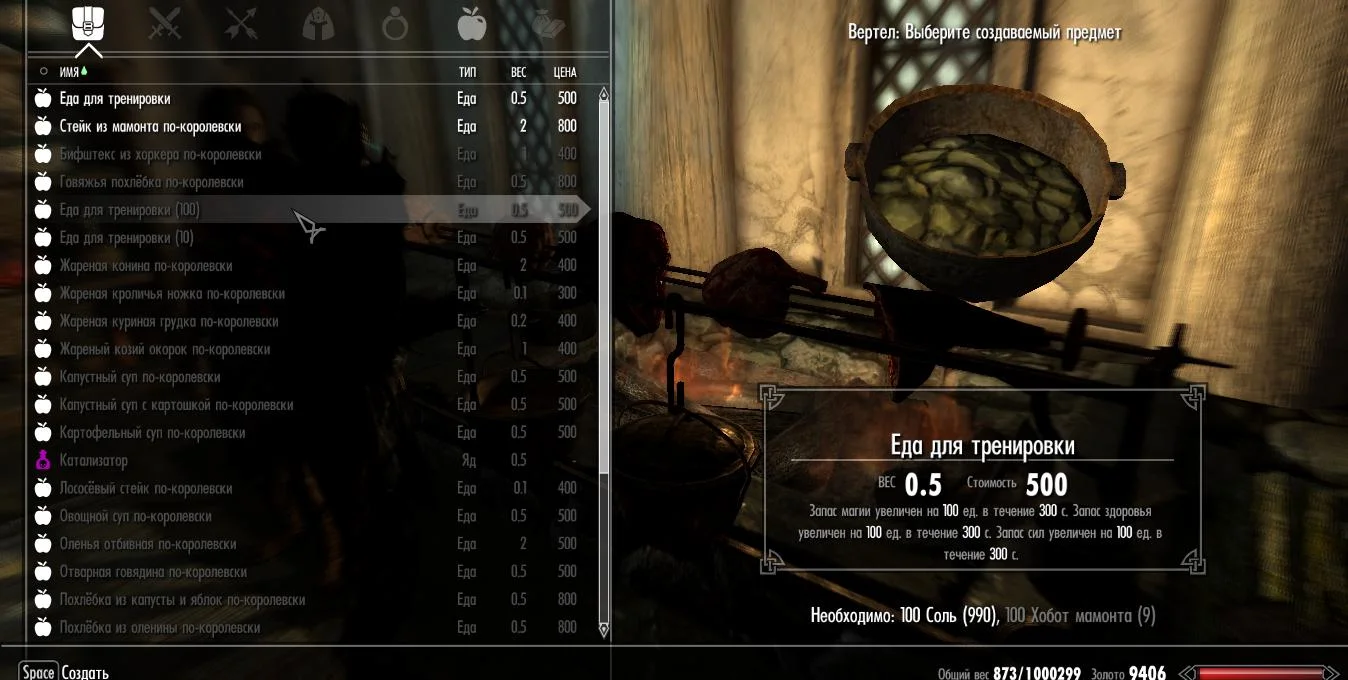This screenshot has width=1348, height=680.
Task: Sort the list by the "ТИП" column
Action: point(467,72)
